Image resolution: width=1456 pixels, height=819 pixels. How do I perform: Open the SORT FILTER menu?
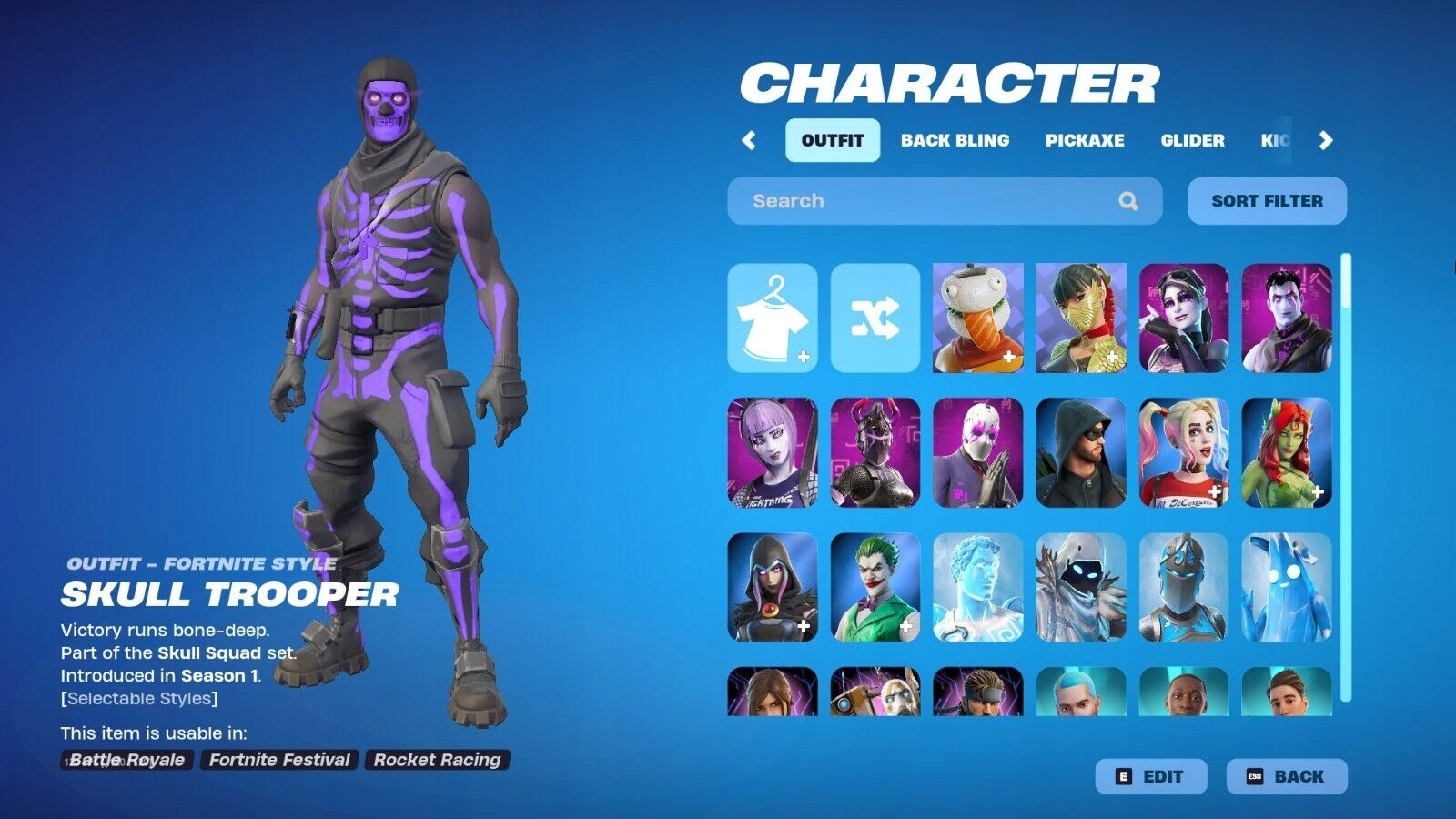[1266, 200]
